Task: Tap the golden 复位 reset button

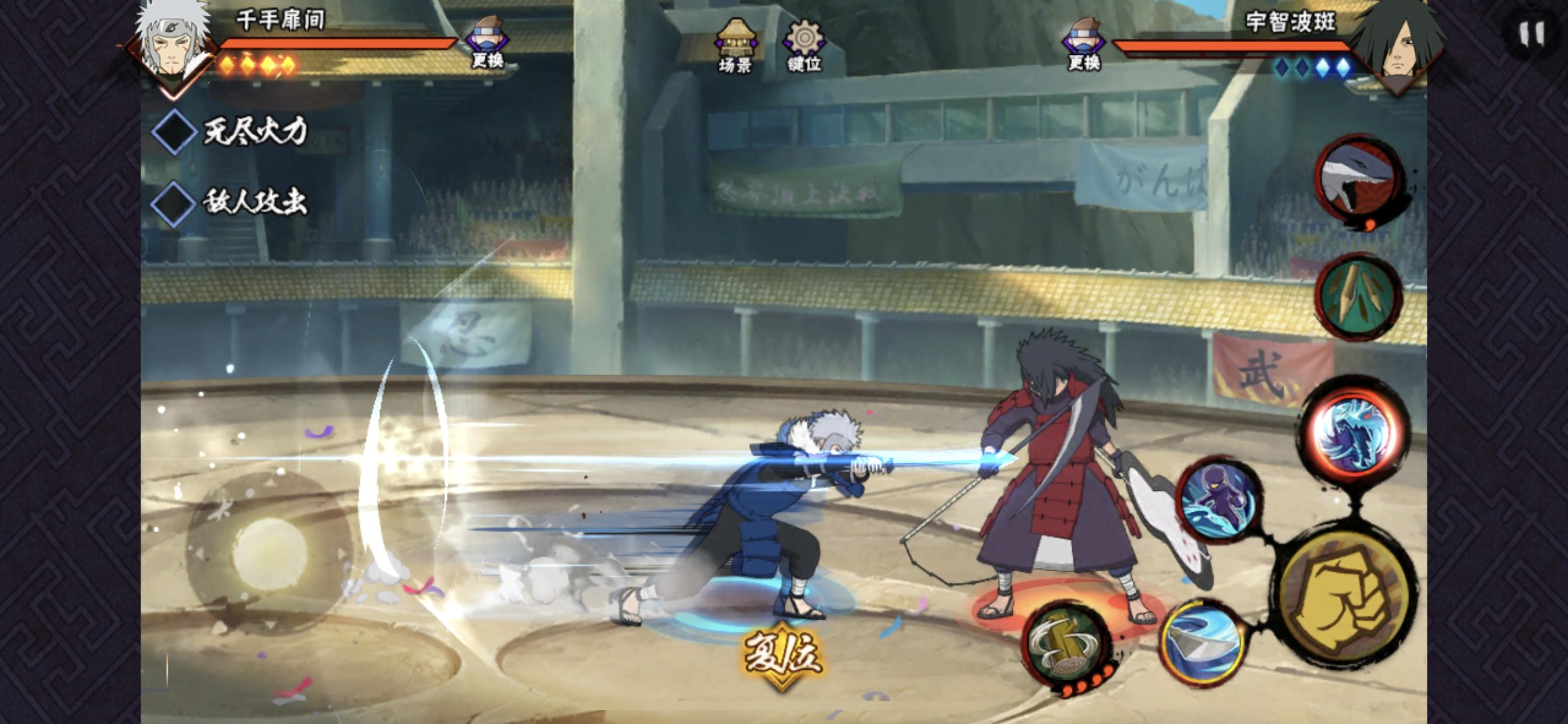Action: click(x=783, y=656)
